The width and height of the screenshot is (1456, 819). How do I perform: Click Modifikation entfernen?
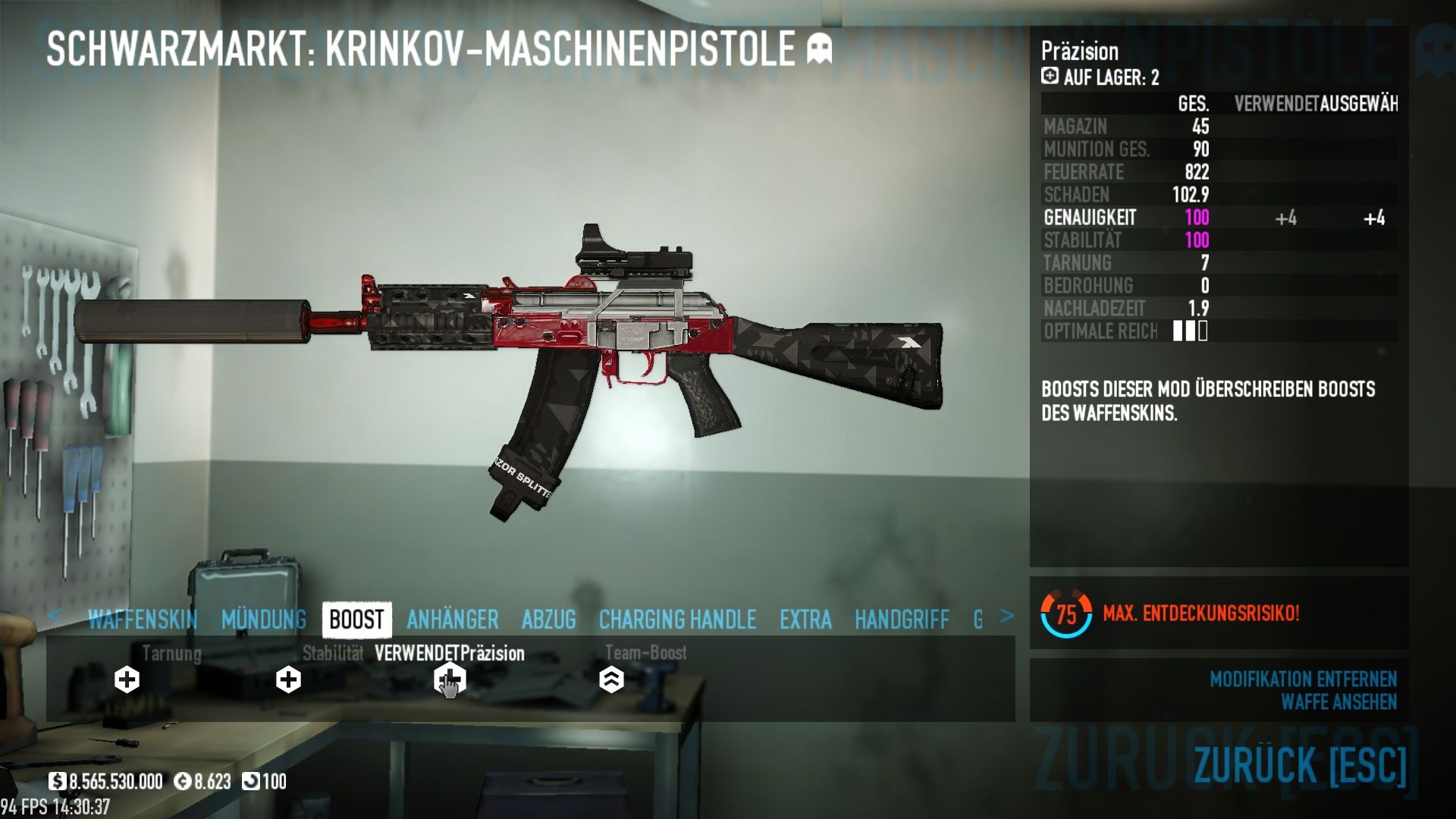pyautogui.click(x=1303, y=679)
